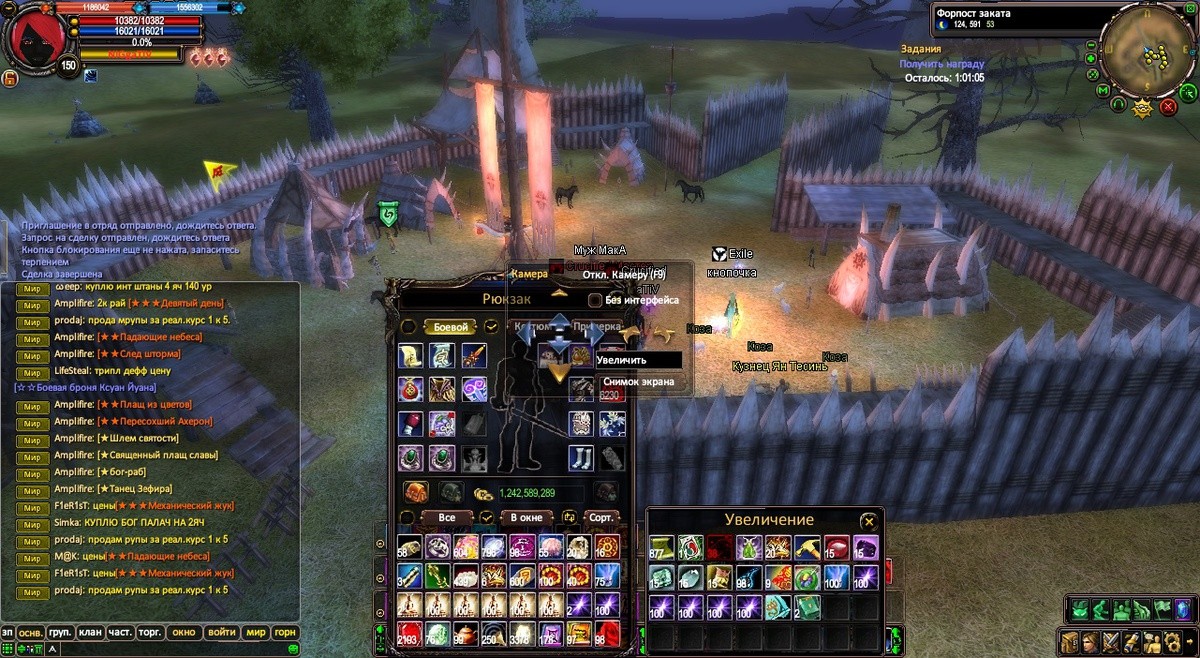Select the Боевой equipment tab
1200x658 pixels.
click(450, 327)
